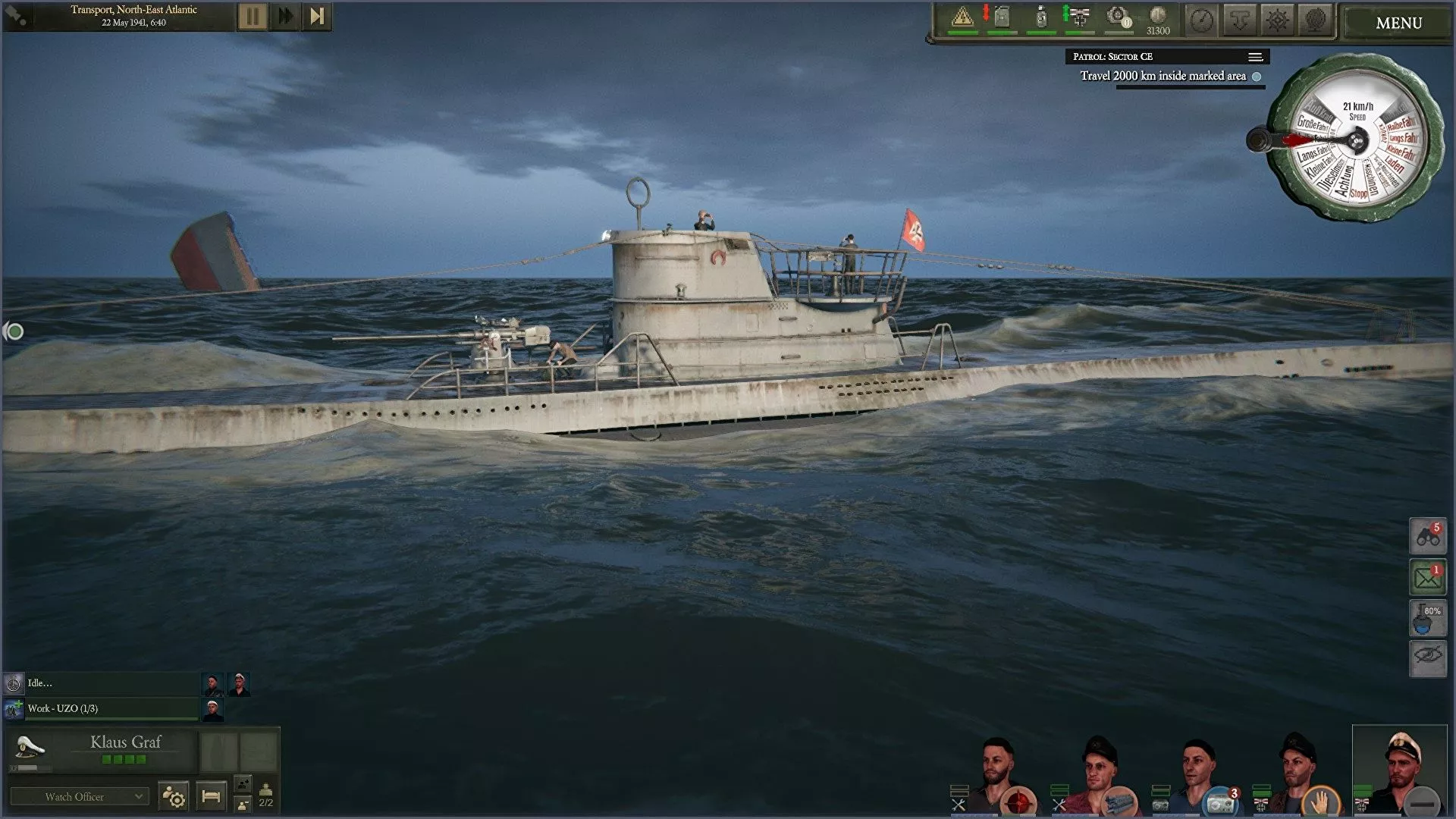Open the MENU button

1398,23
